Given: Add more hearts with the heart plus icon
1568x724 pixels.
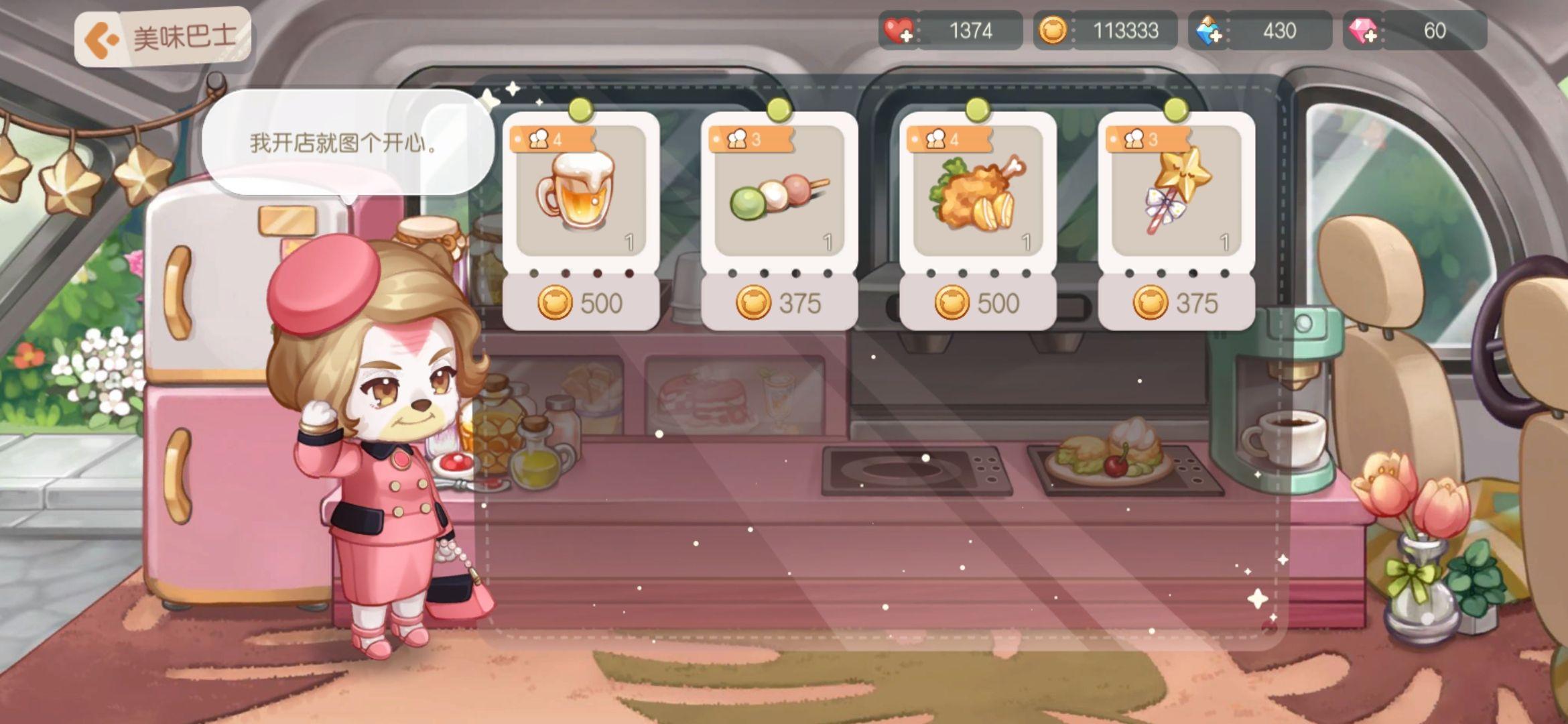Looking at the screenshot, I should coord(899,31).
